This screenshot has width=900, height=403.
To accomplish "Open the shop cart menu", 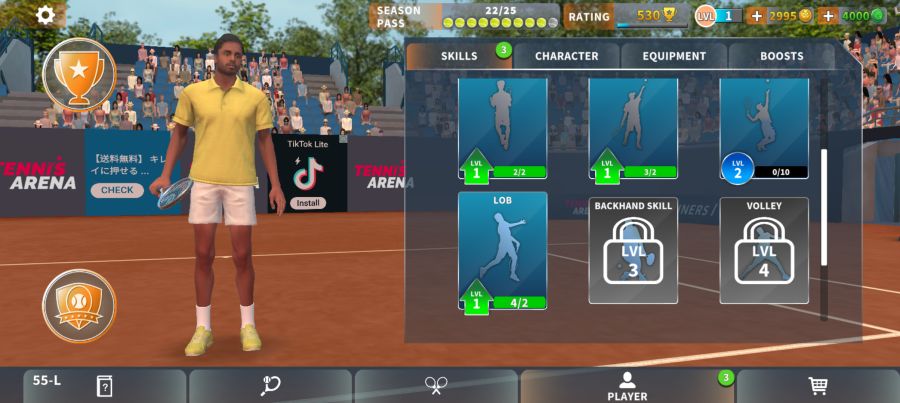I will [817, 386].
